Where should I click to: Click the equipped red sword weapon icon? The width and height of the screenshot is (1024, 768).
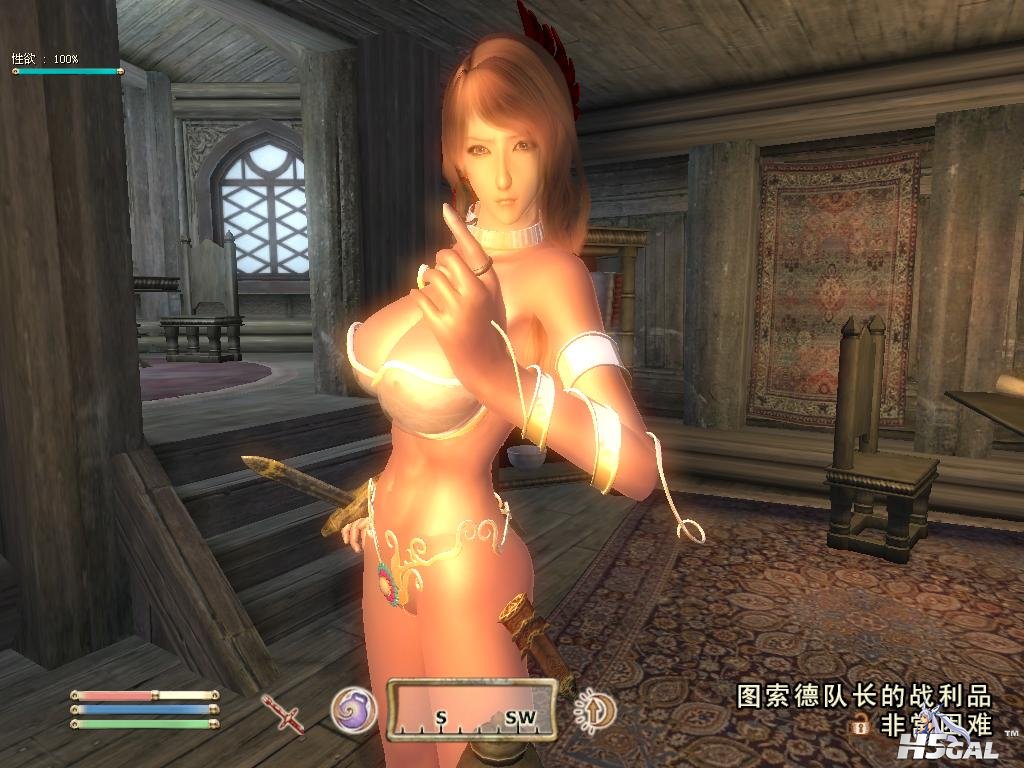[284, 713]
